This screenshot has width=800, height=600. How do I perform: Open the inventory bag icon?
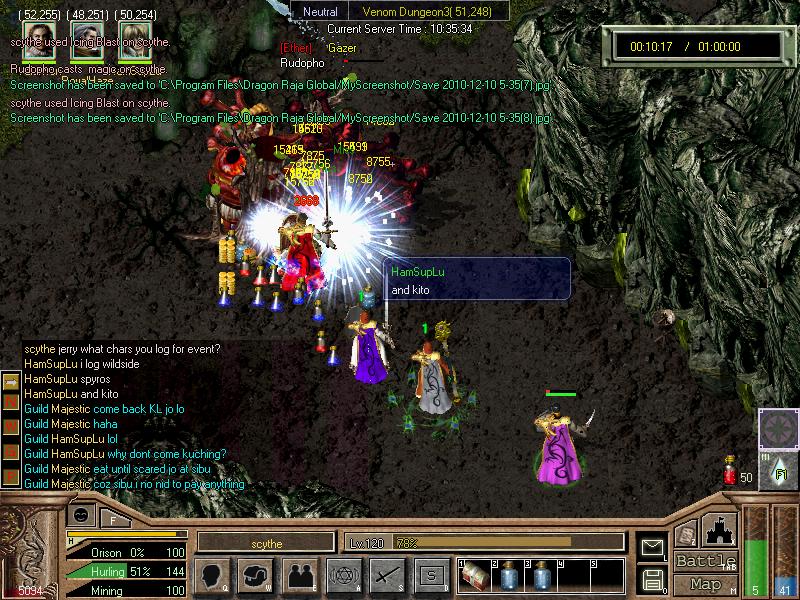257,575
